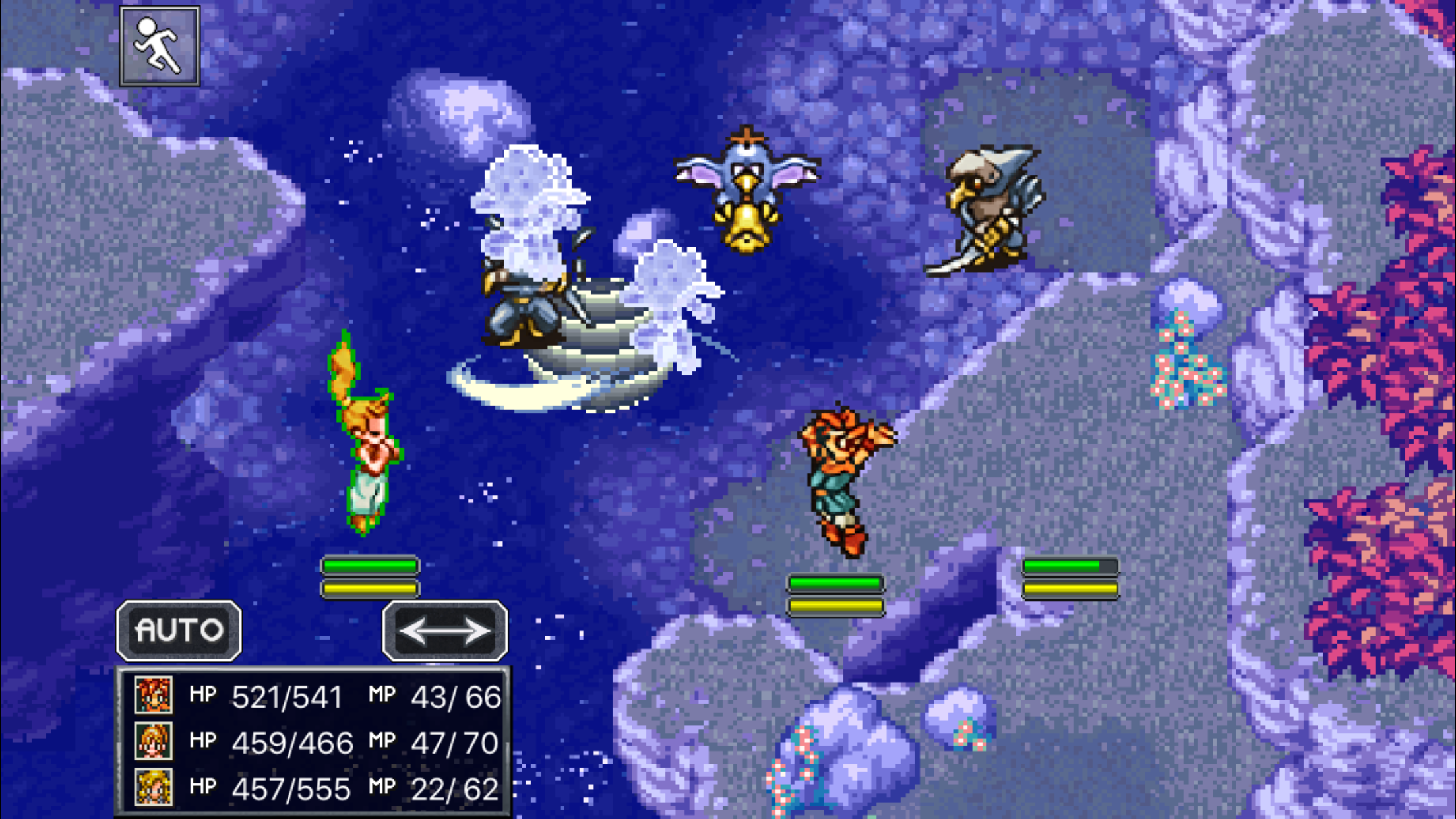Target the blue bat enemy flying above
Viewport: 1456px width, 819px height.
click(x=745, y=191)
